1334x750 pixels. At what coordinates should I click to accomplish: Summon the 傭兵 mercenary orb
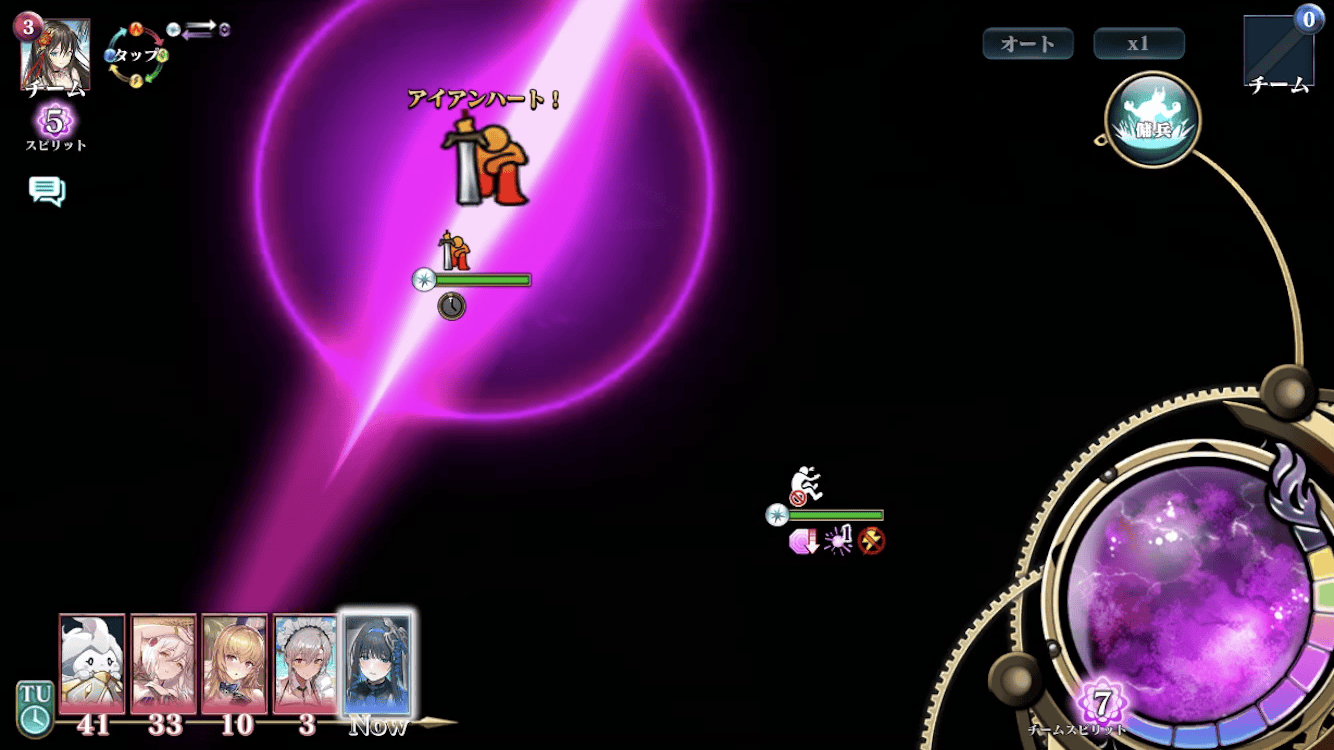coord(1153,120)
